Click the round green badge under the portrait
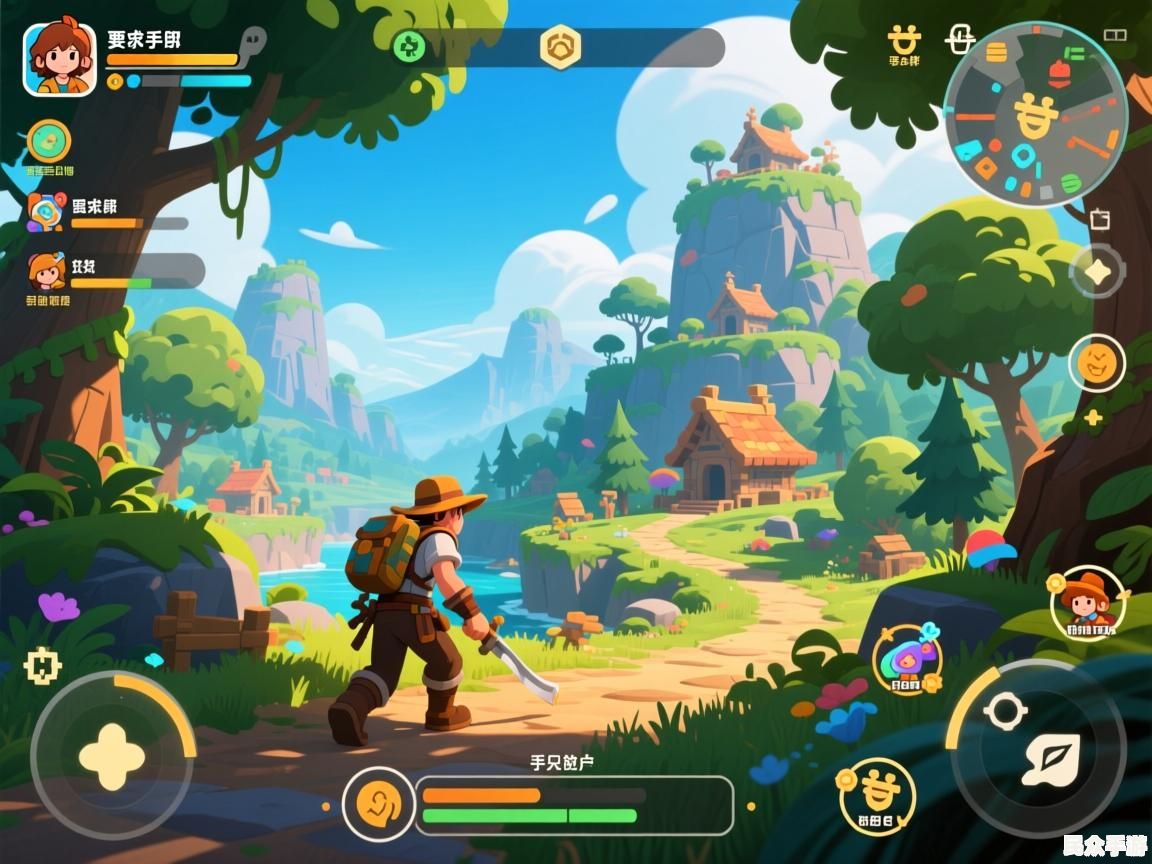 tap(49, 142)
